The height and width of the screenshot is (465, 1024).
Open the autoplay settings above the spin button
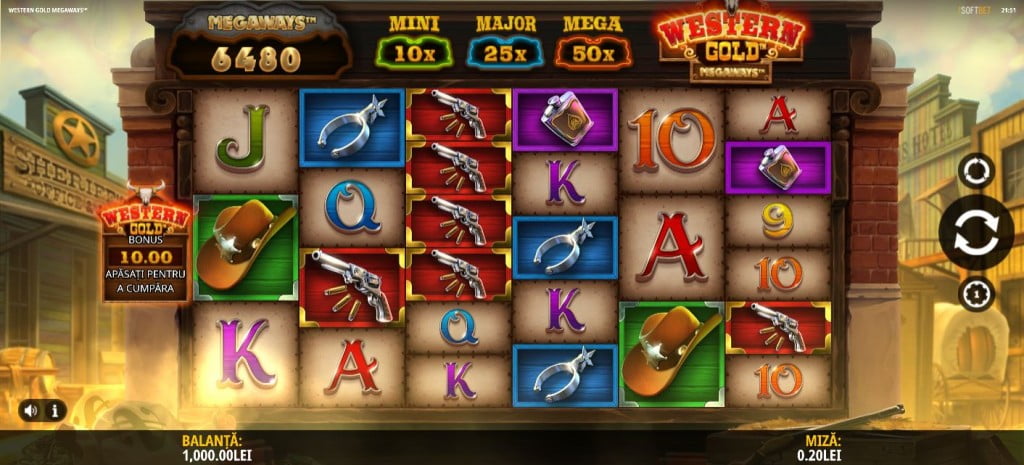click(x=976, y=171)
